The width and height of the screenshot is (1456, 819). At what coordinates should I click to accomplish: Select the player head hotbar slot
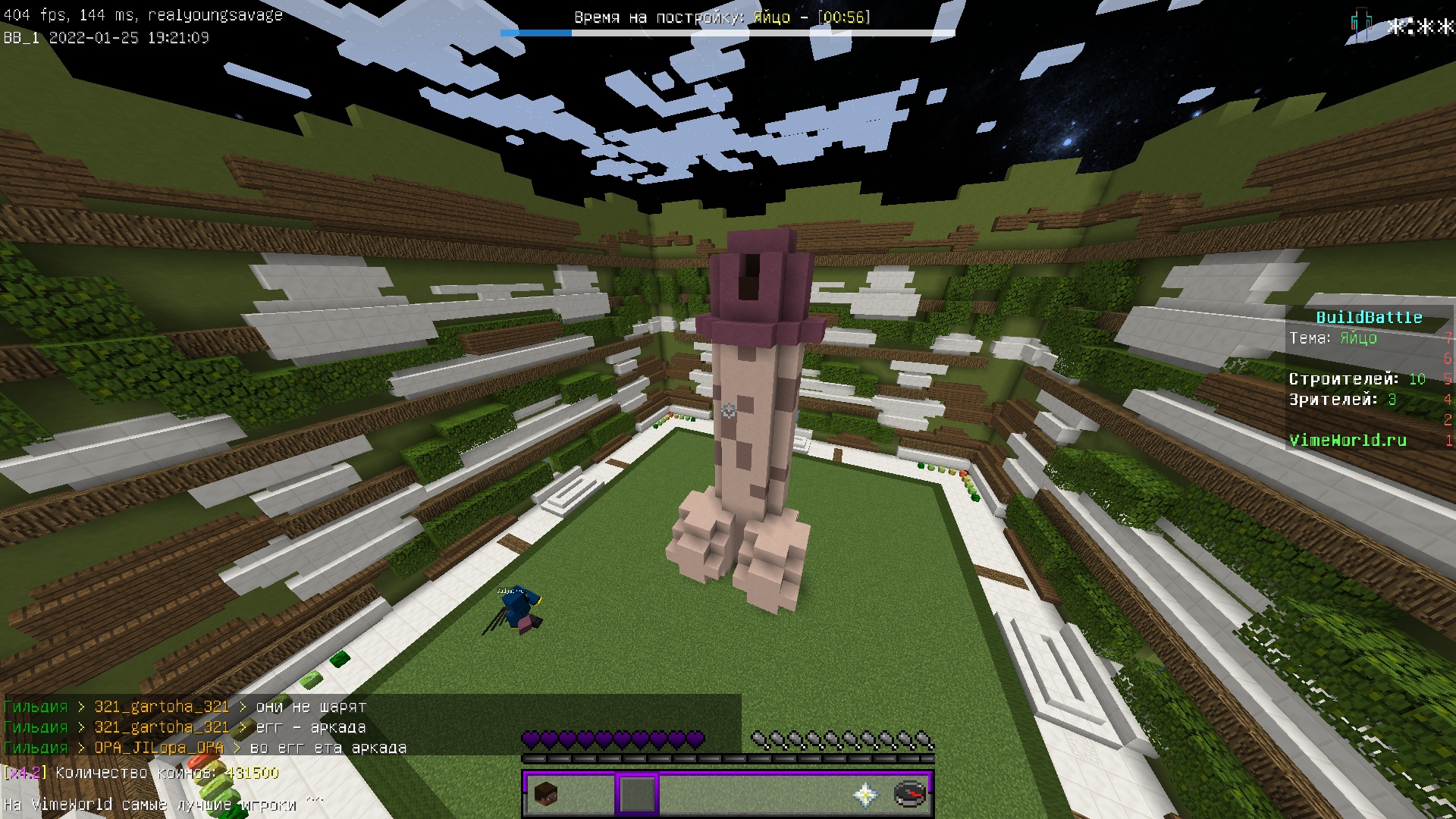point(546,794)
